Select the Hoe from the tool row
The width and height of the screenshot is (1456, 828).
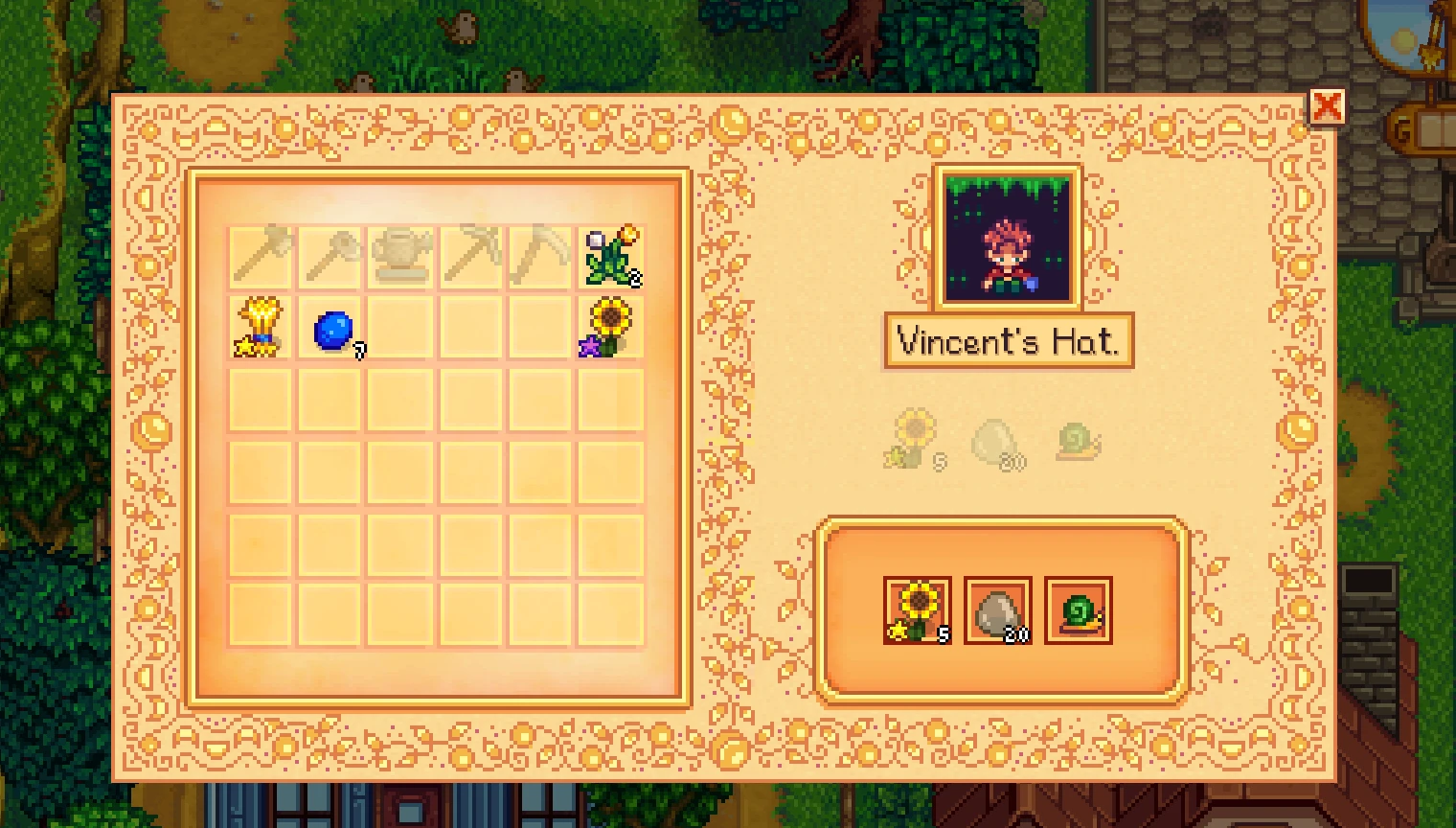point(330,255)
